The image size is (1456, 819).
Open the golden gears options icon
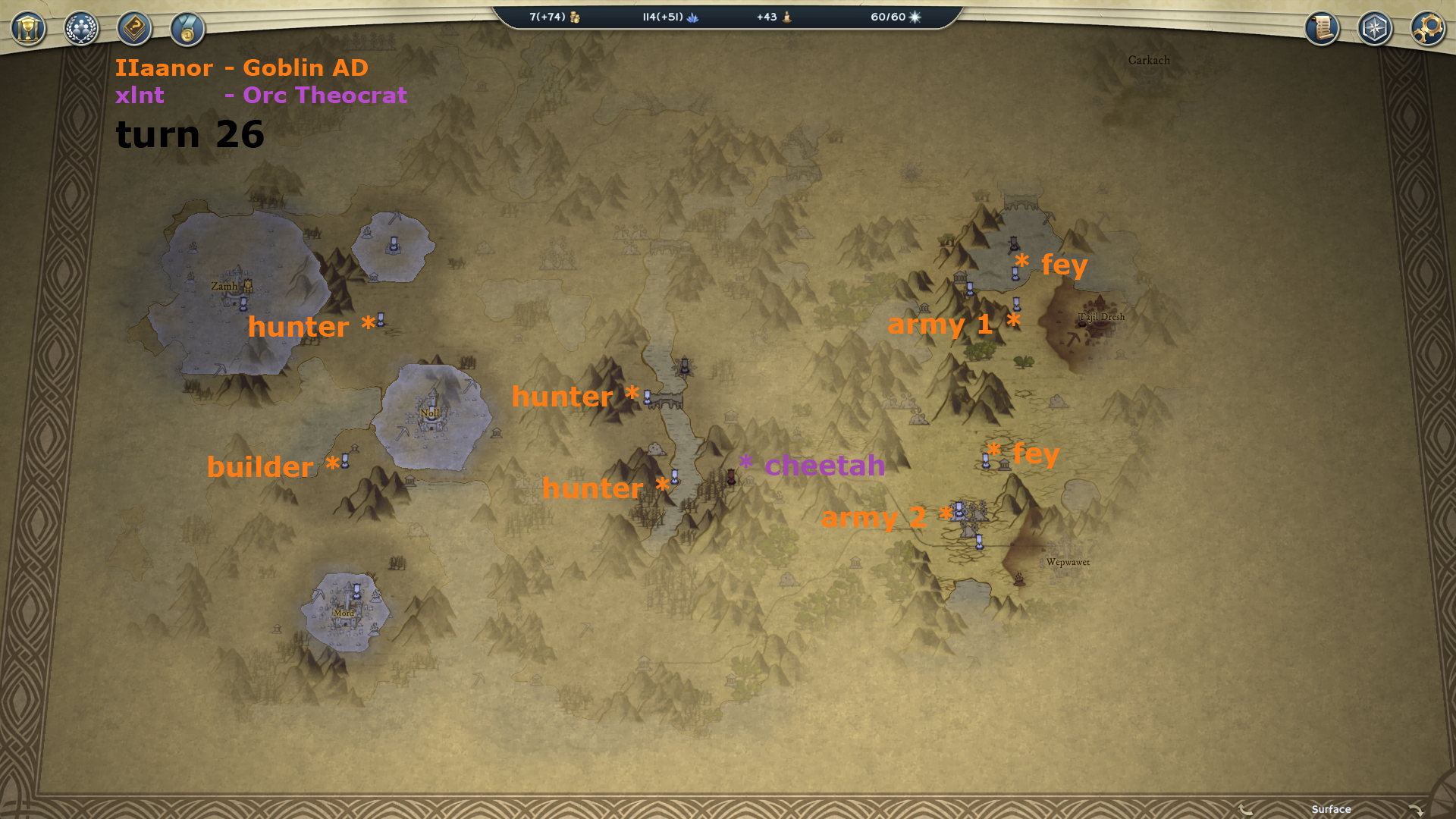[1428, 29]
